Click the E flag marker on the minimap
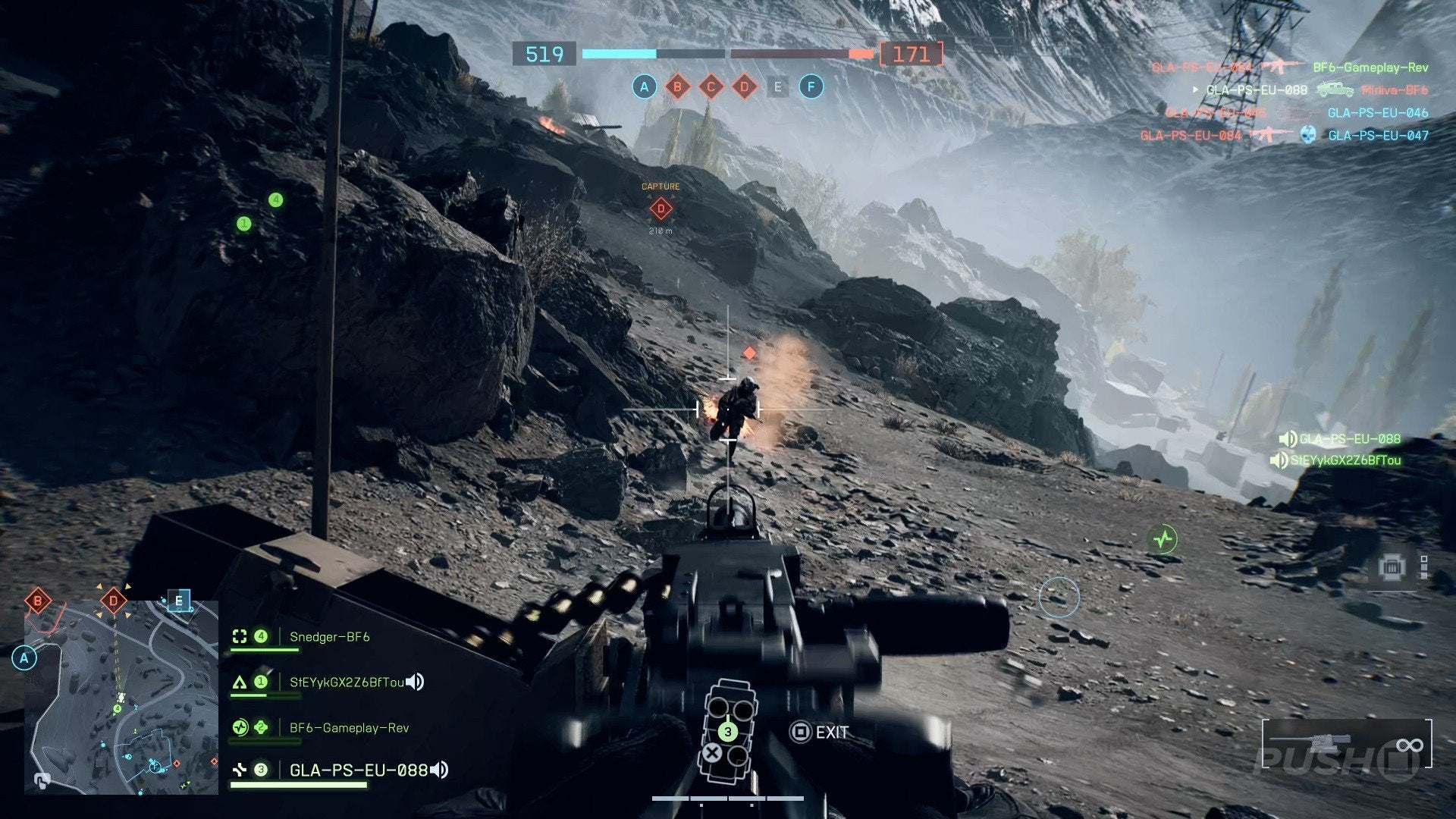1456x819 pixels. click(179, 601)
